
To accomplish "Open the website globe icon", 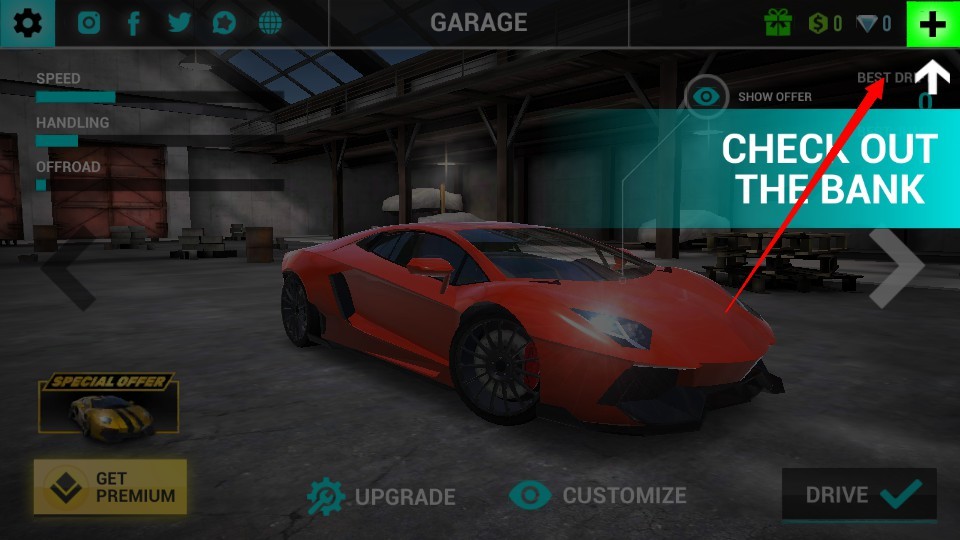I will point(269,23).
